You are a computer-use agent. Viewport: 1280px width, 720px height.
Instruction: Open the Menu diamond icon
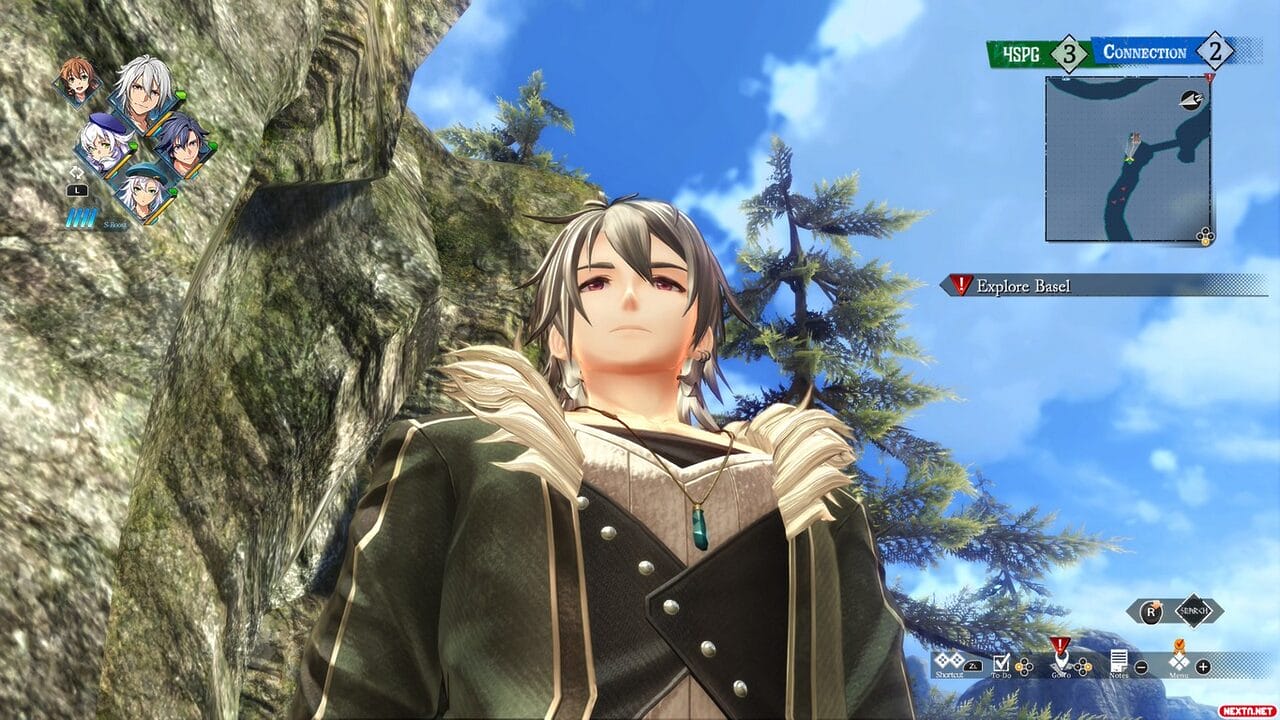pos(1179,662)
